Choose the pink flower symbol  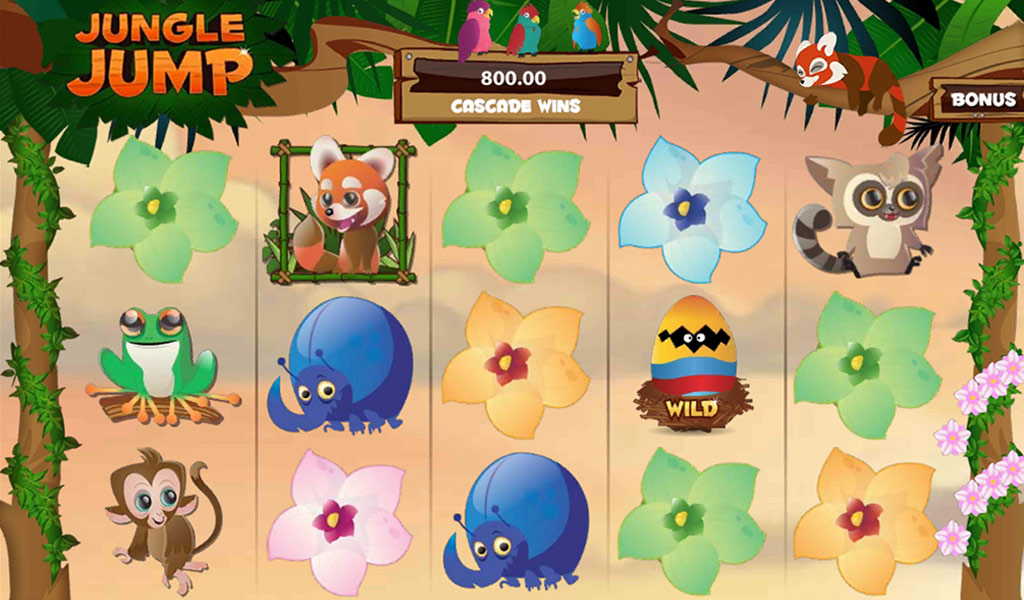click(x=337, y=520)
